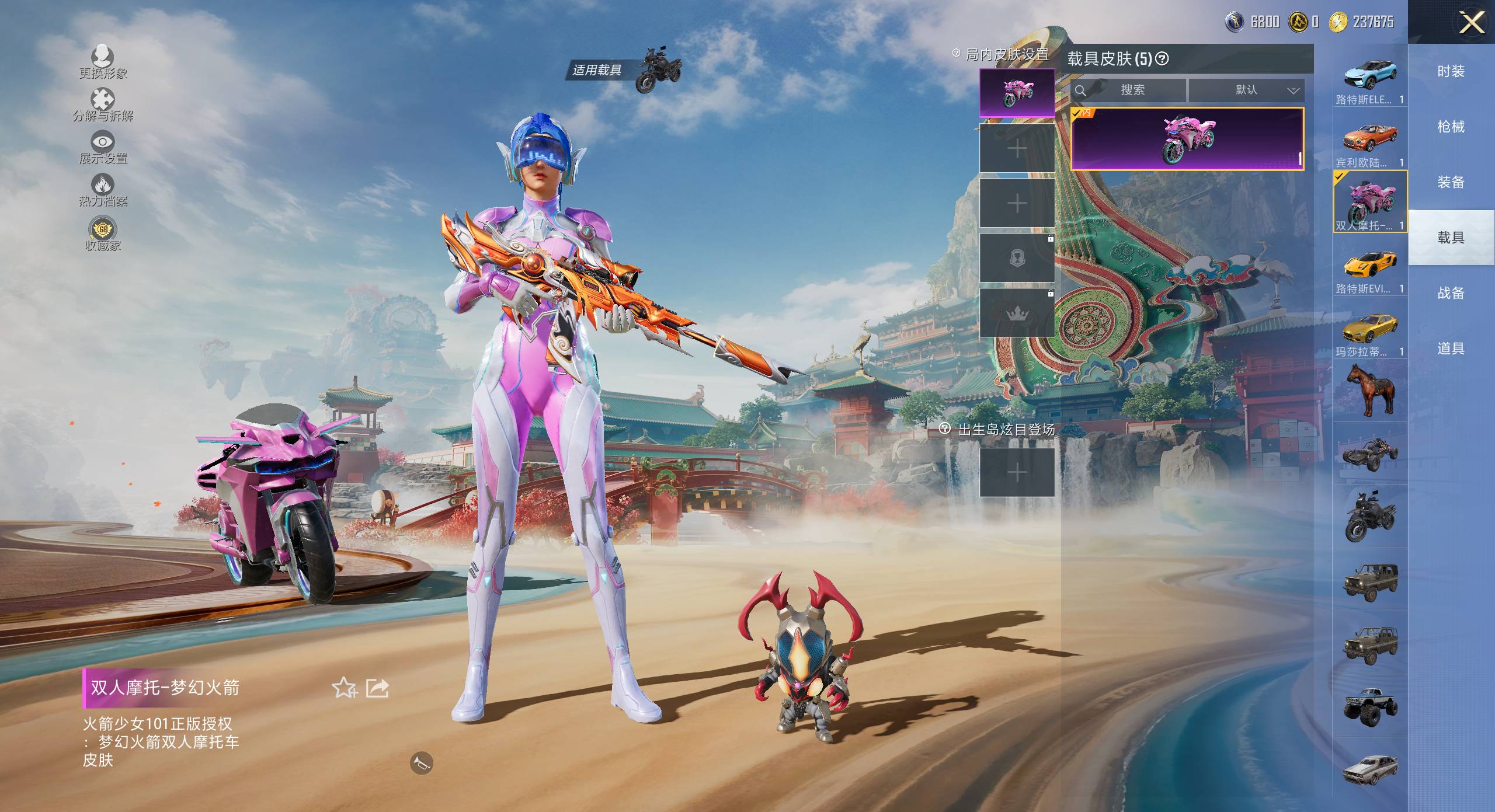
Task: Share the skin with the share icon
Action: pos(377,688)
